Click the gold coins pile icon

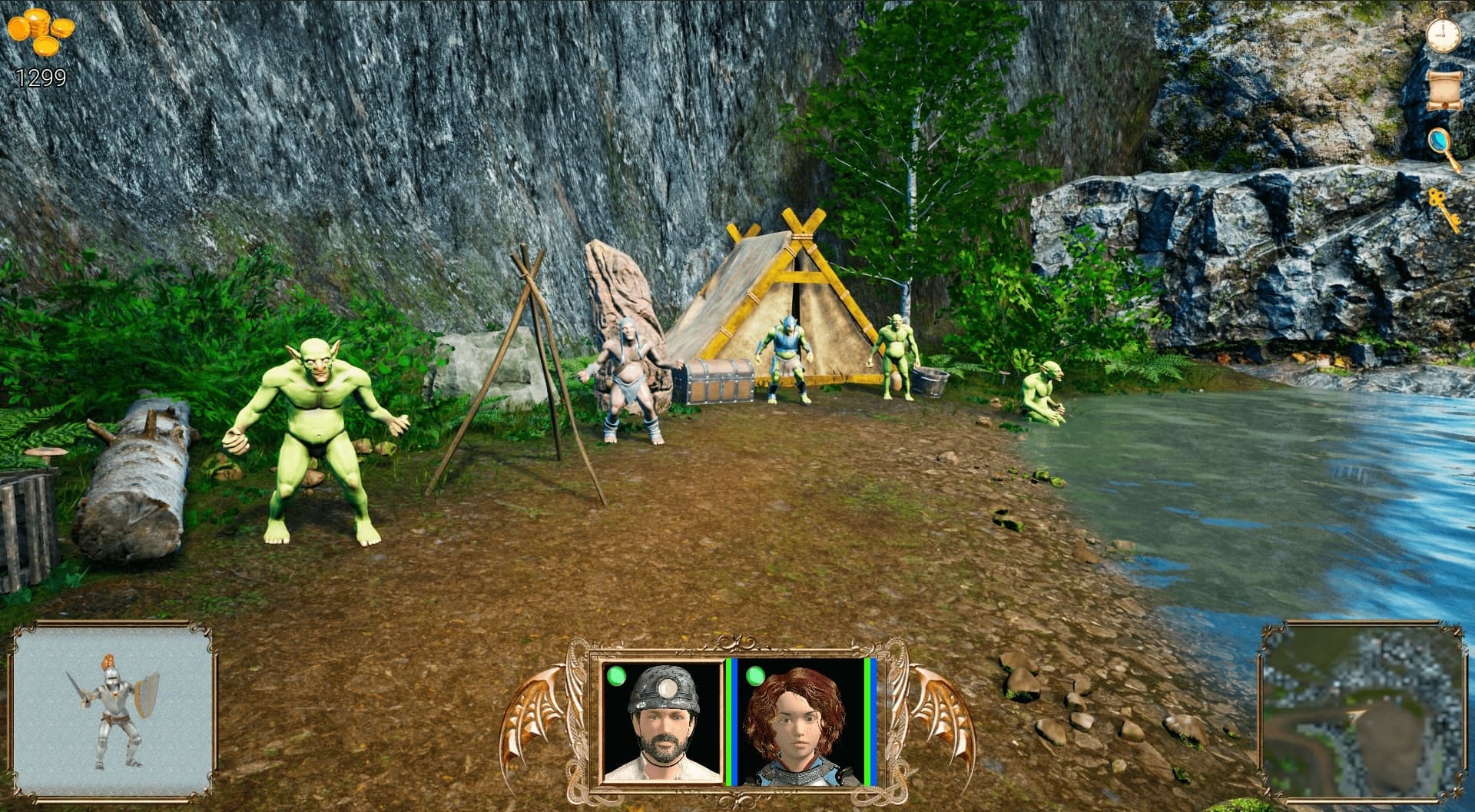point(42,32)
